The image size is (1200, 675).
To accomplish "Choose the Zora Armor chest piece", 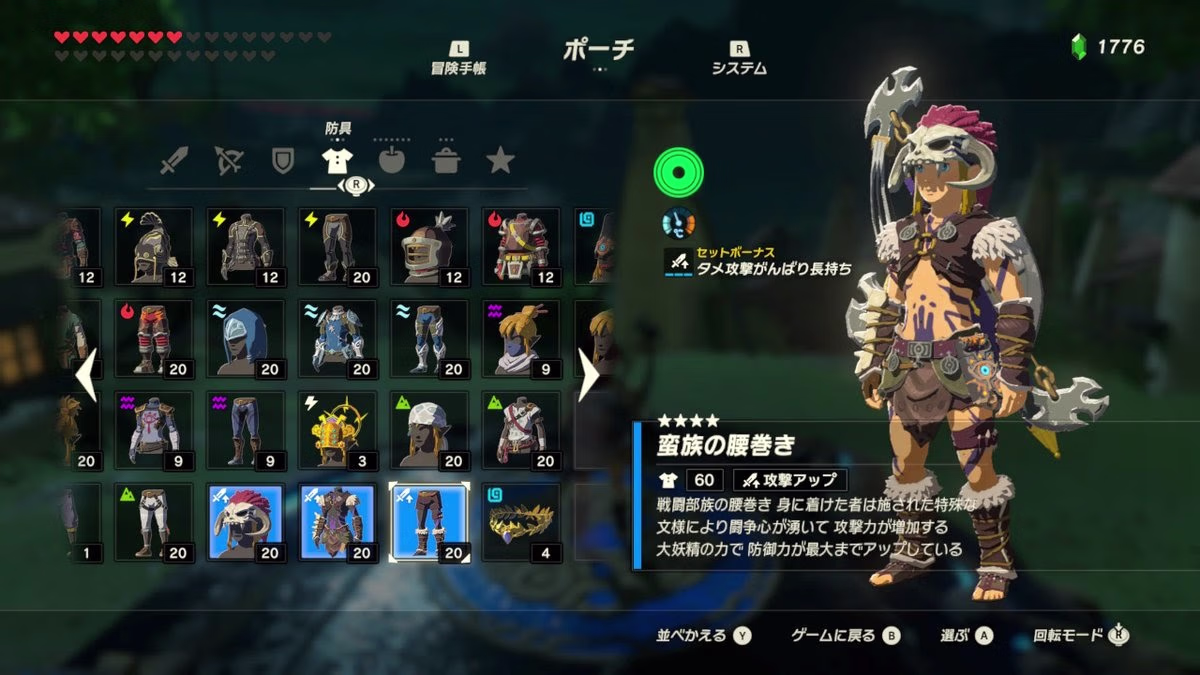I will [x=337, y=338].
